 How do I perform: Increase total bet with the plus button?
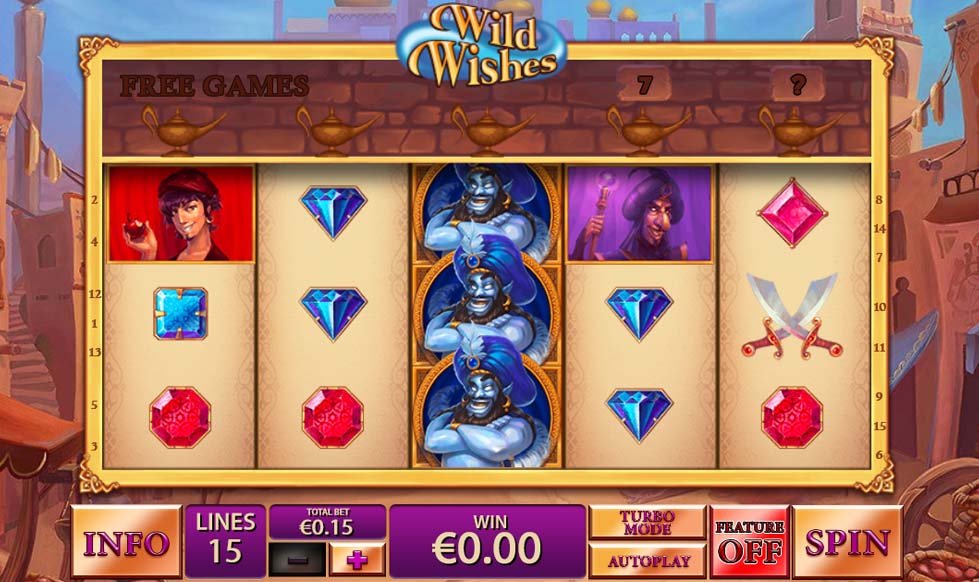pos(356,560)
